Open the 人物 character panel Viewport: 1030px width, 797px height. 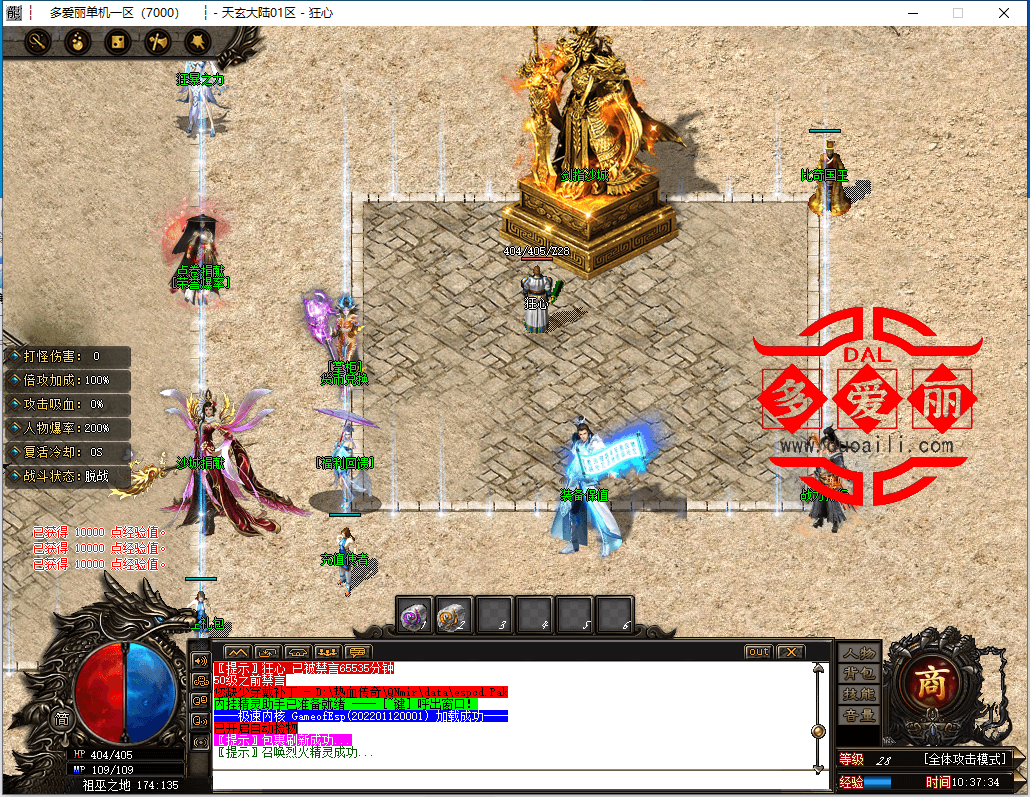tap(859, 653)
